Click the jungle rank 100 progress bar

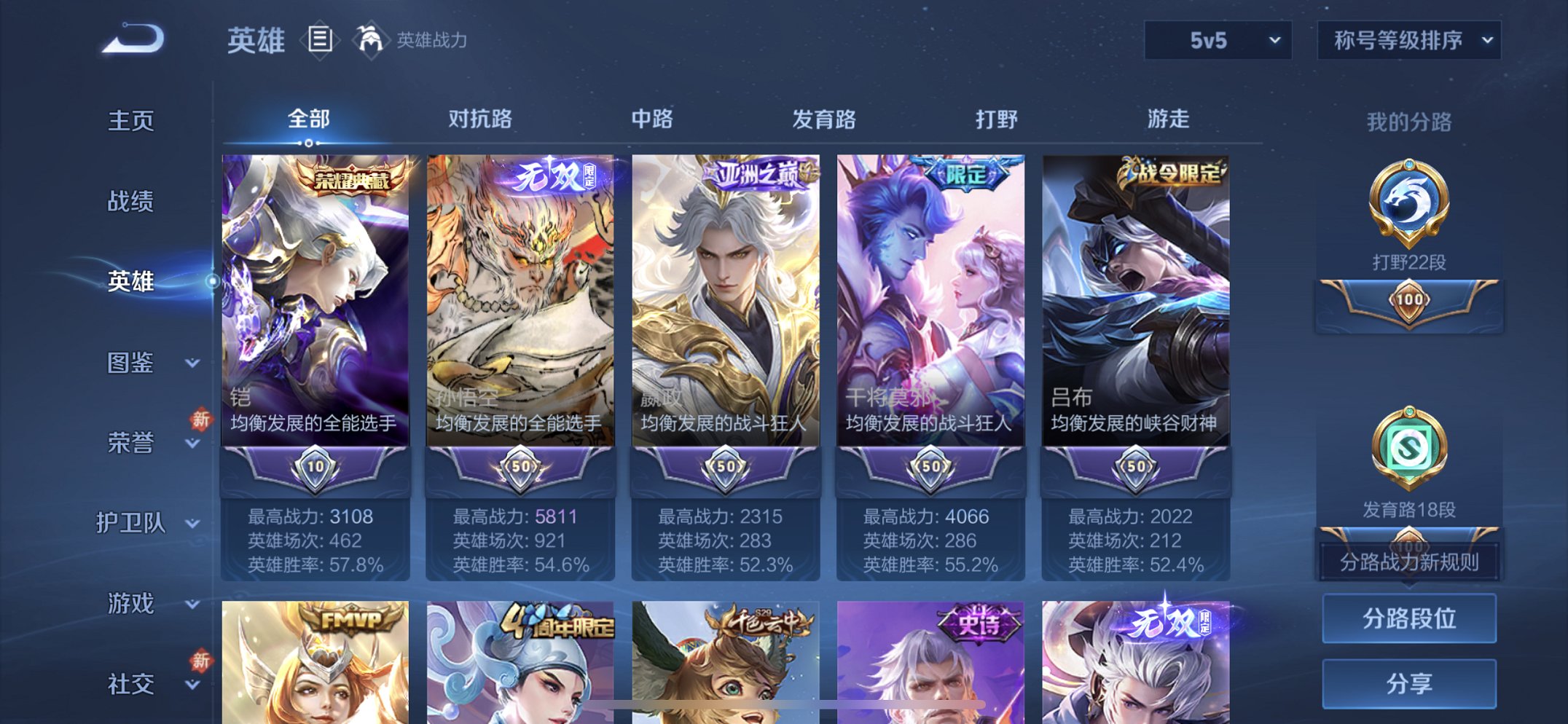pos(1408,306)
